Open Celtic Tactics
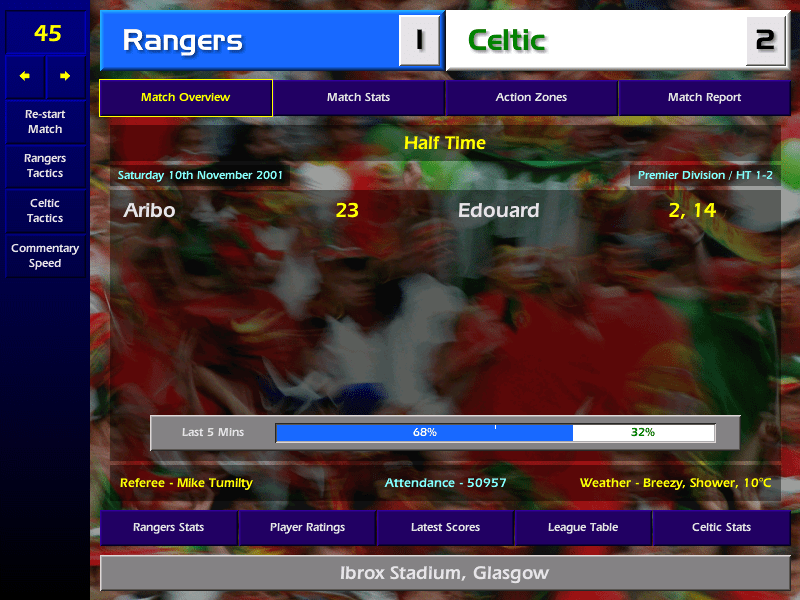Viewport: 800px width, 600px height. click(x=45, y=211)
